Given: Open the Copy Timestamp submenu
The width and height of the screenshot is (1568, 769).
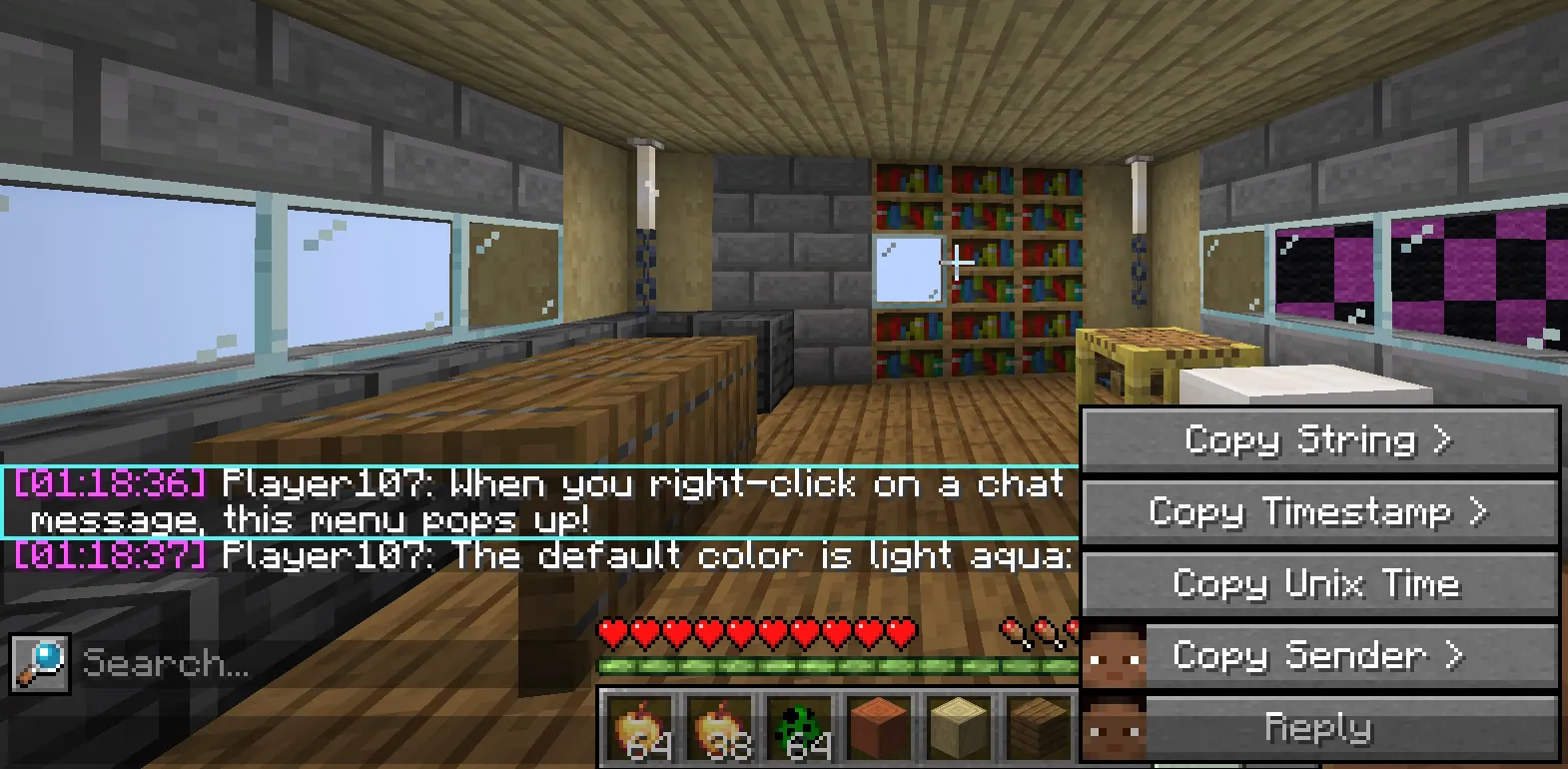Looking at the screenshot, I should [x=1319, y=512].
